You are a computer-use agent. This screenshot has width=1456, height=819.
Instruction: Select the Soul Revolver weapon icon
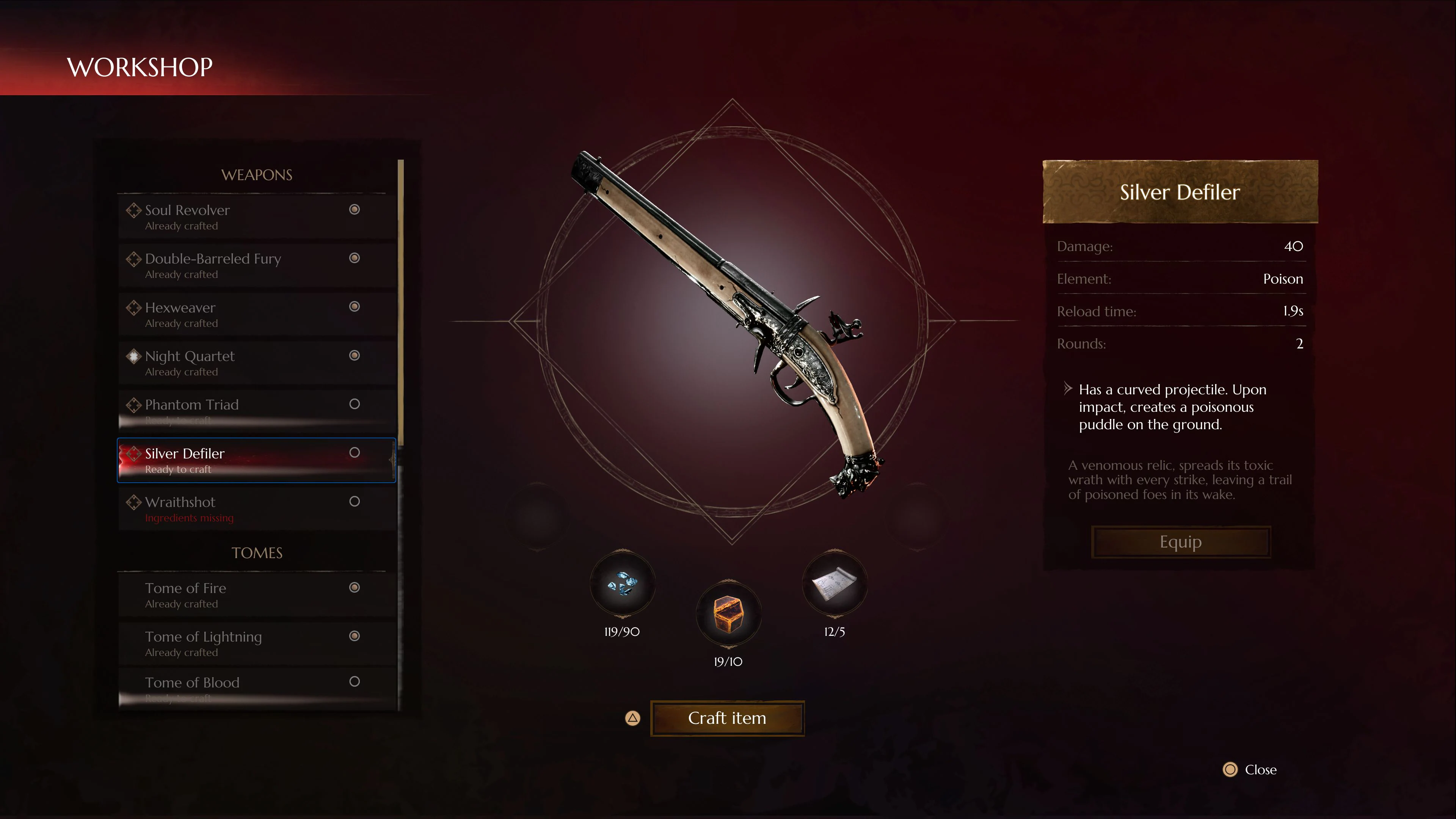135,210
